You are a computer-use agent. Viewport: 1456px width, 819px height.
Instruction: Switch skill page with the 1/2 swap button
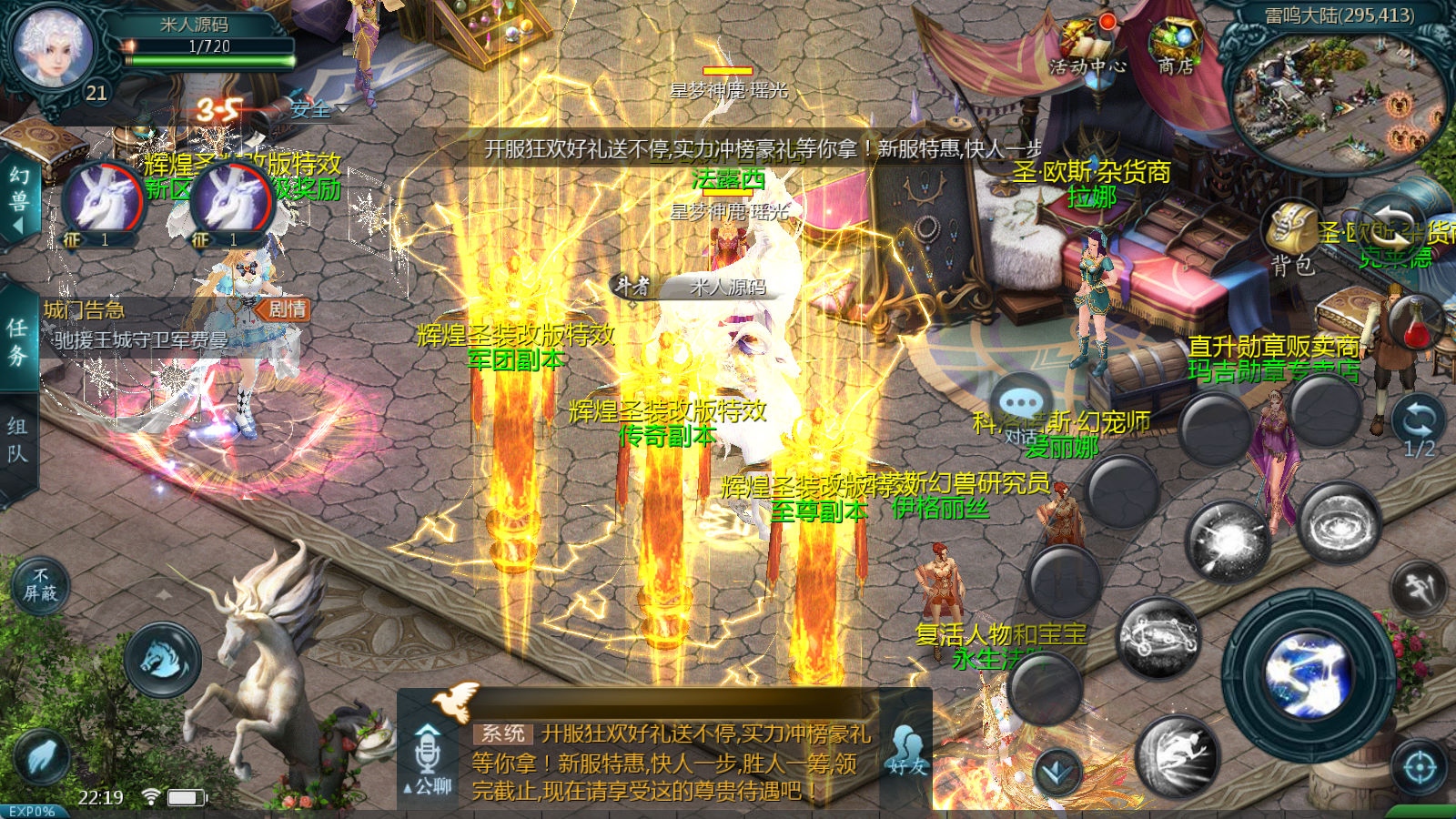[1419, 429]
